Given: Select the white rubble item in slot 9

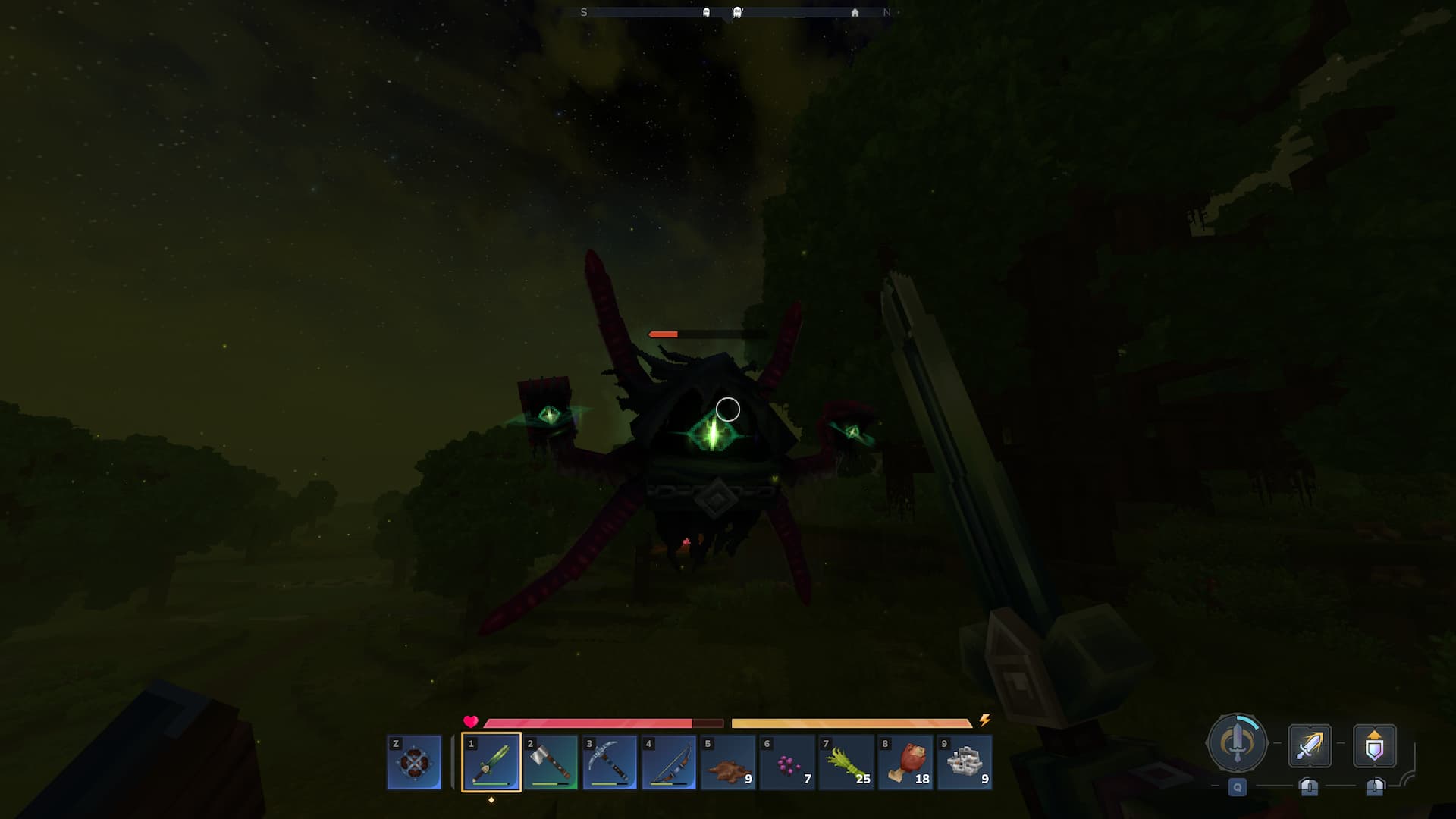Looking at the screenshot, I should tap(964, 762).
